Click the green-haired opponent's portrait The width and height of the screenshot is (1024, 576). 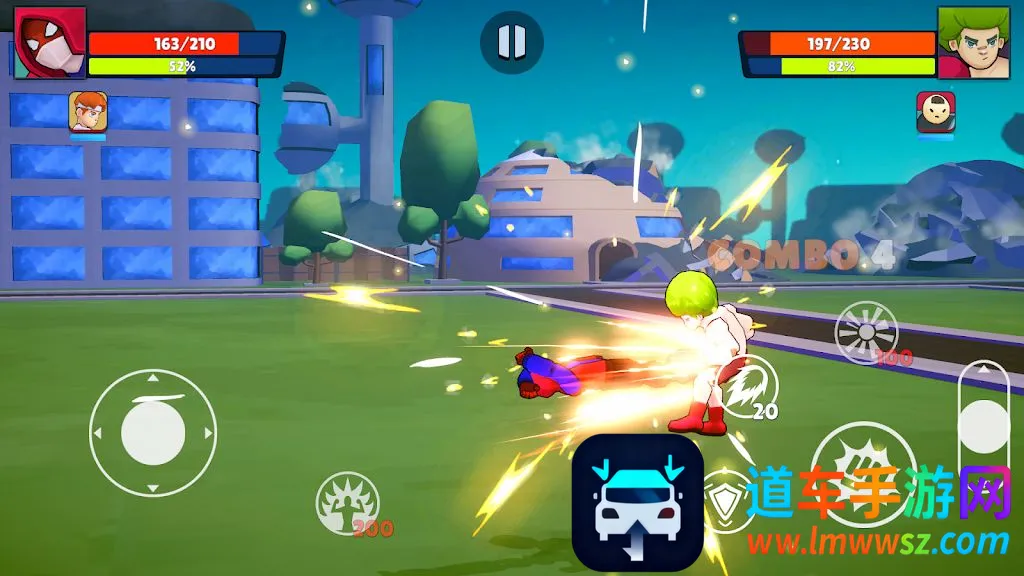click(x=974, y=43)
